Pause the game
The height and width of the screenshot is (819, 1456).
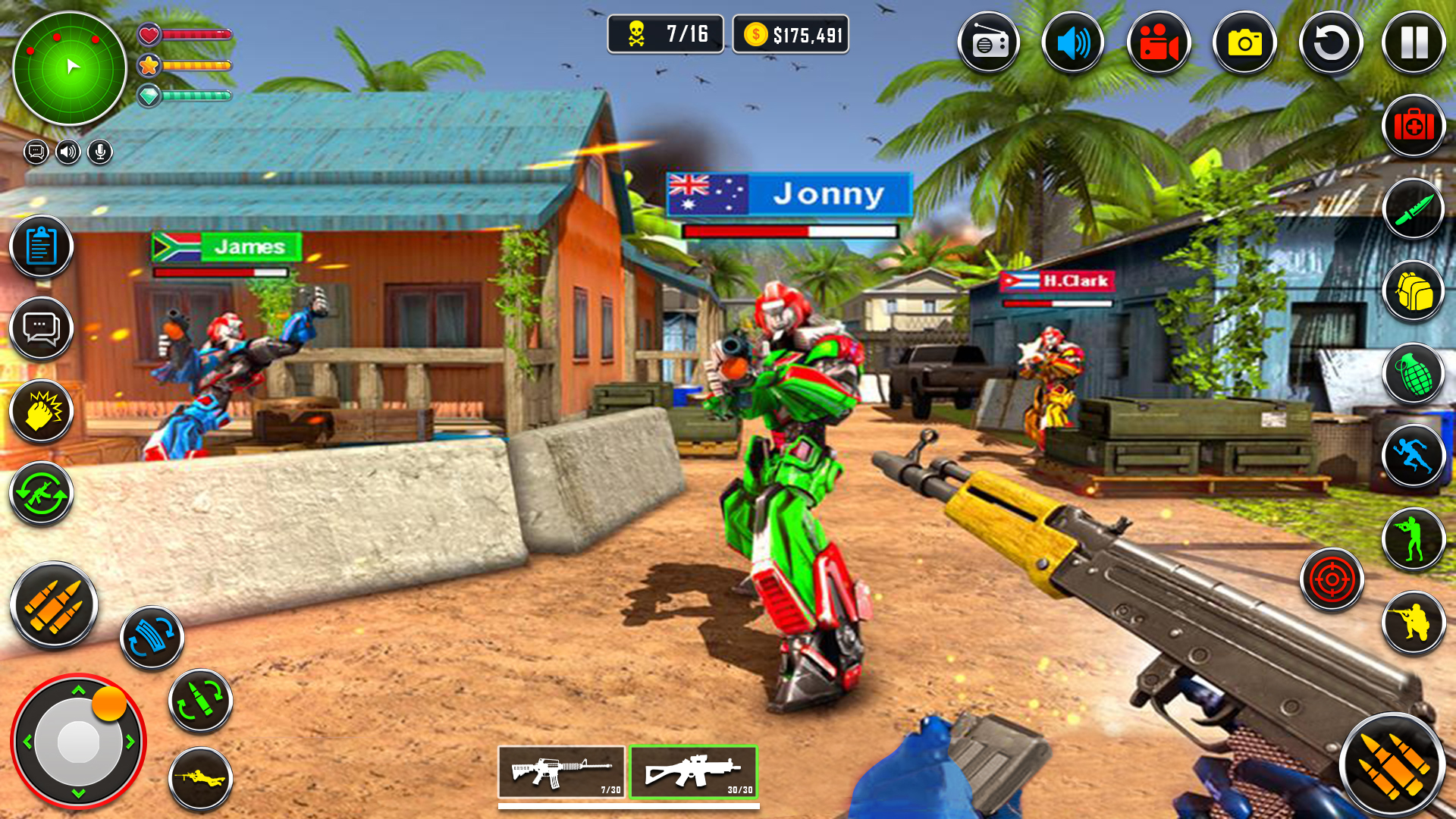point(1414,42)
